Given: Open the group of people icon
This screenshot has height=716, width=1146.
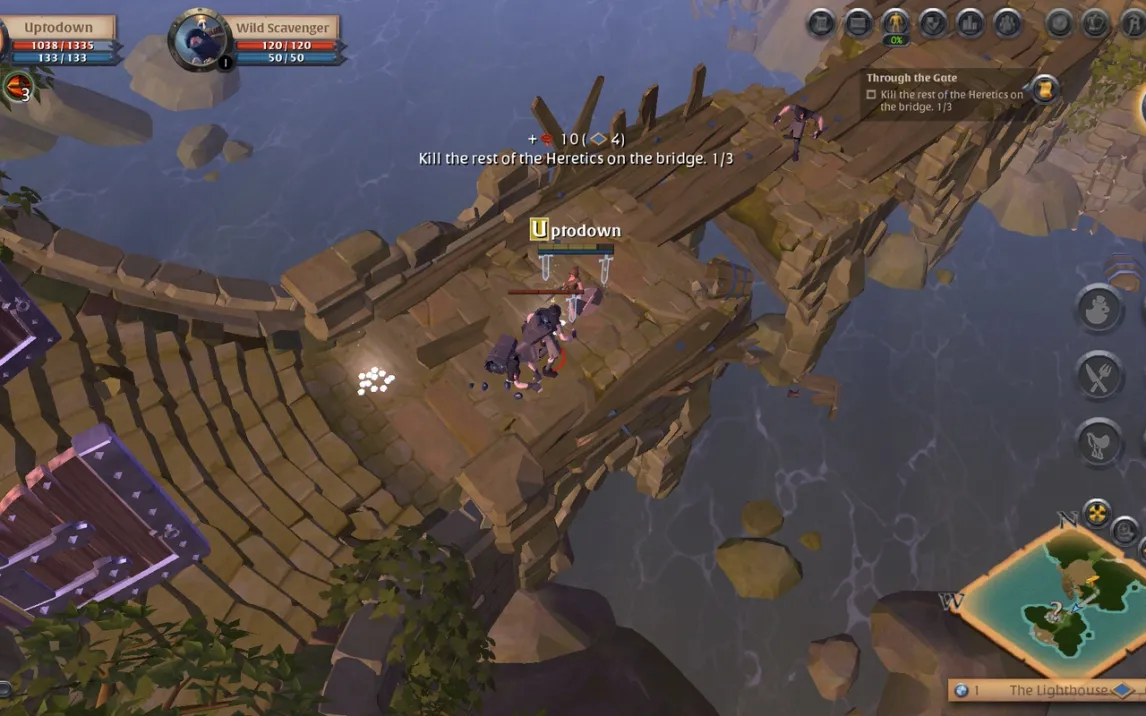Looking at the screenshot, I should click(x=1007, y=22).
